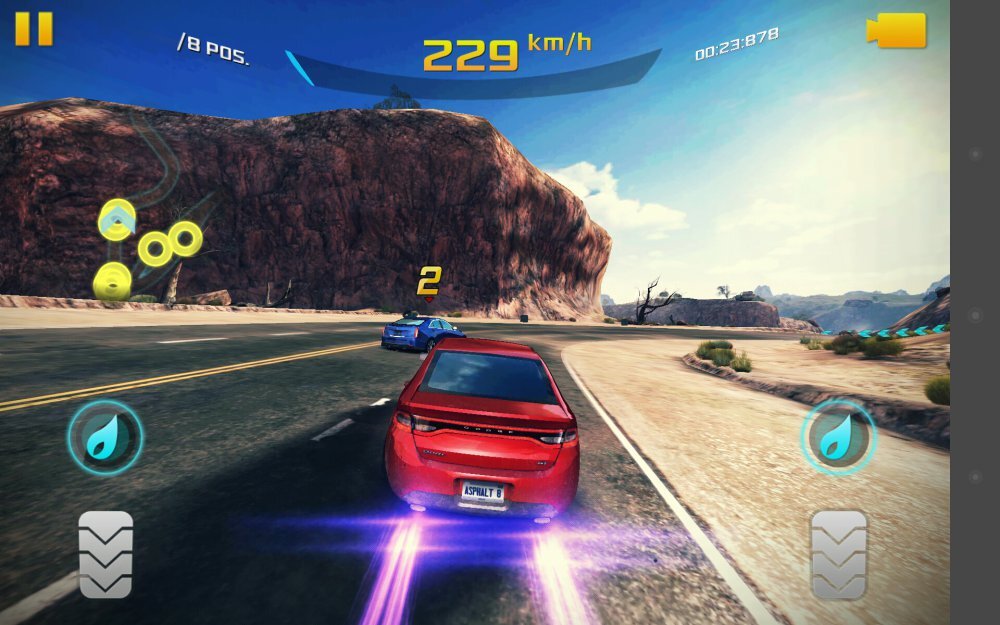Screen dimensions: 1000x625
Task: Activate the left nitro flame button
Action: click(105, 437)
